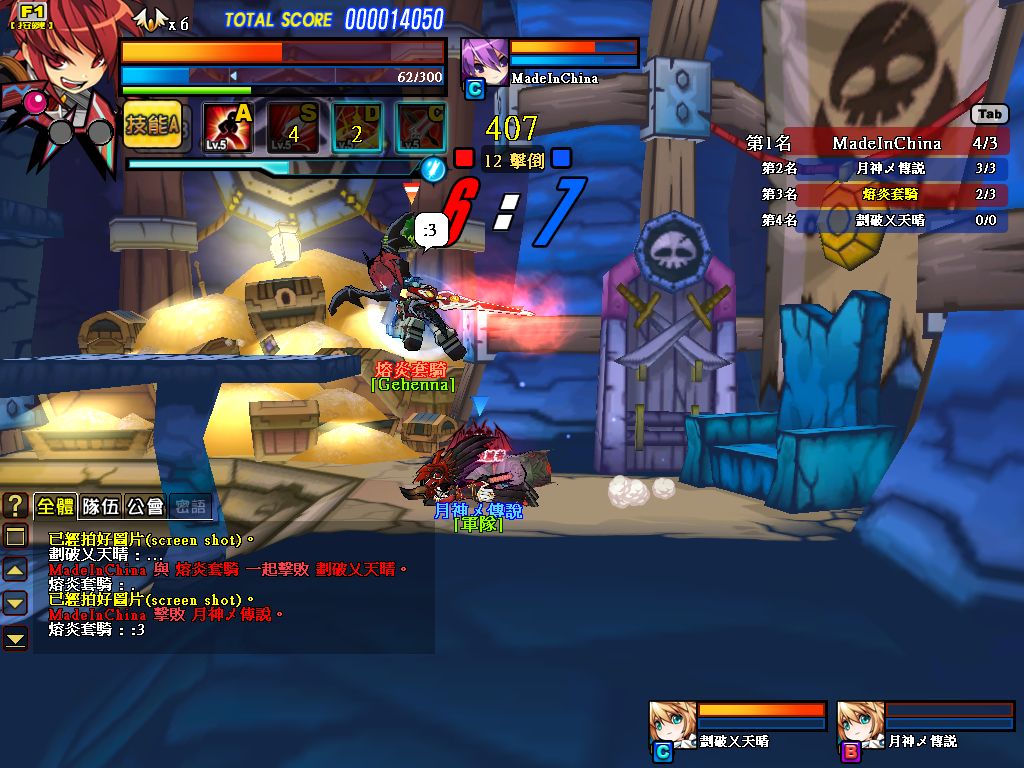Screen dimensions: 1024x768
Task: Switch to the 公會 chat tab
Action: pyautogui.click(x=146, y=506)
